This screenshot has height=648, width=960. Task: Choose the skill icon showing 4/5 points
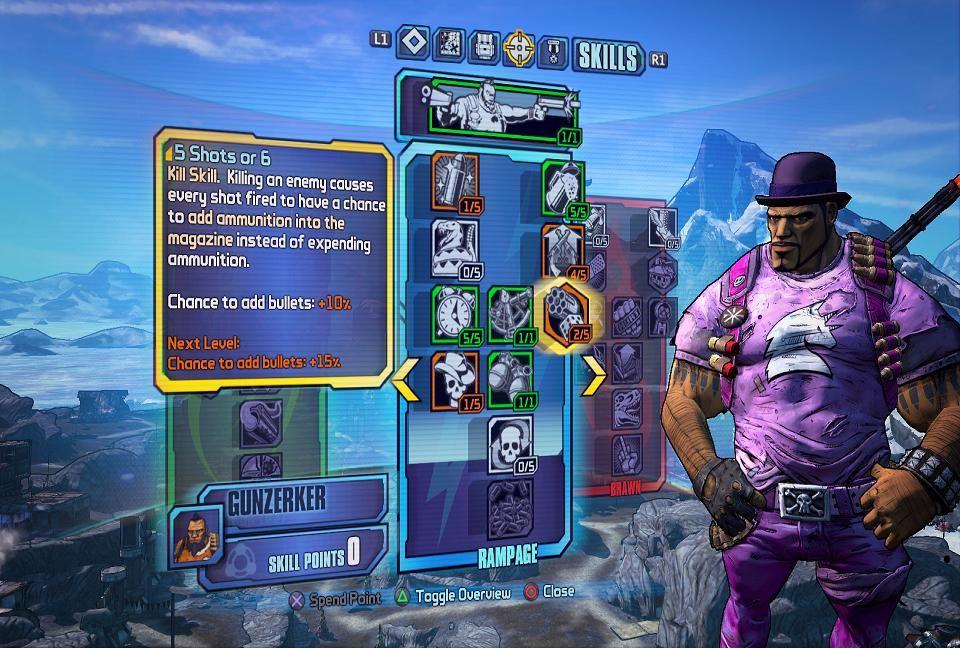[563, 249]
